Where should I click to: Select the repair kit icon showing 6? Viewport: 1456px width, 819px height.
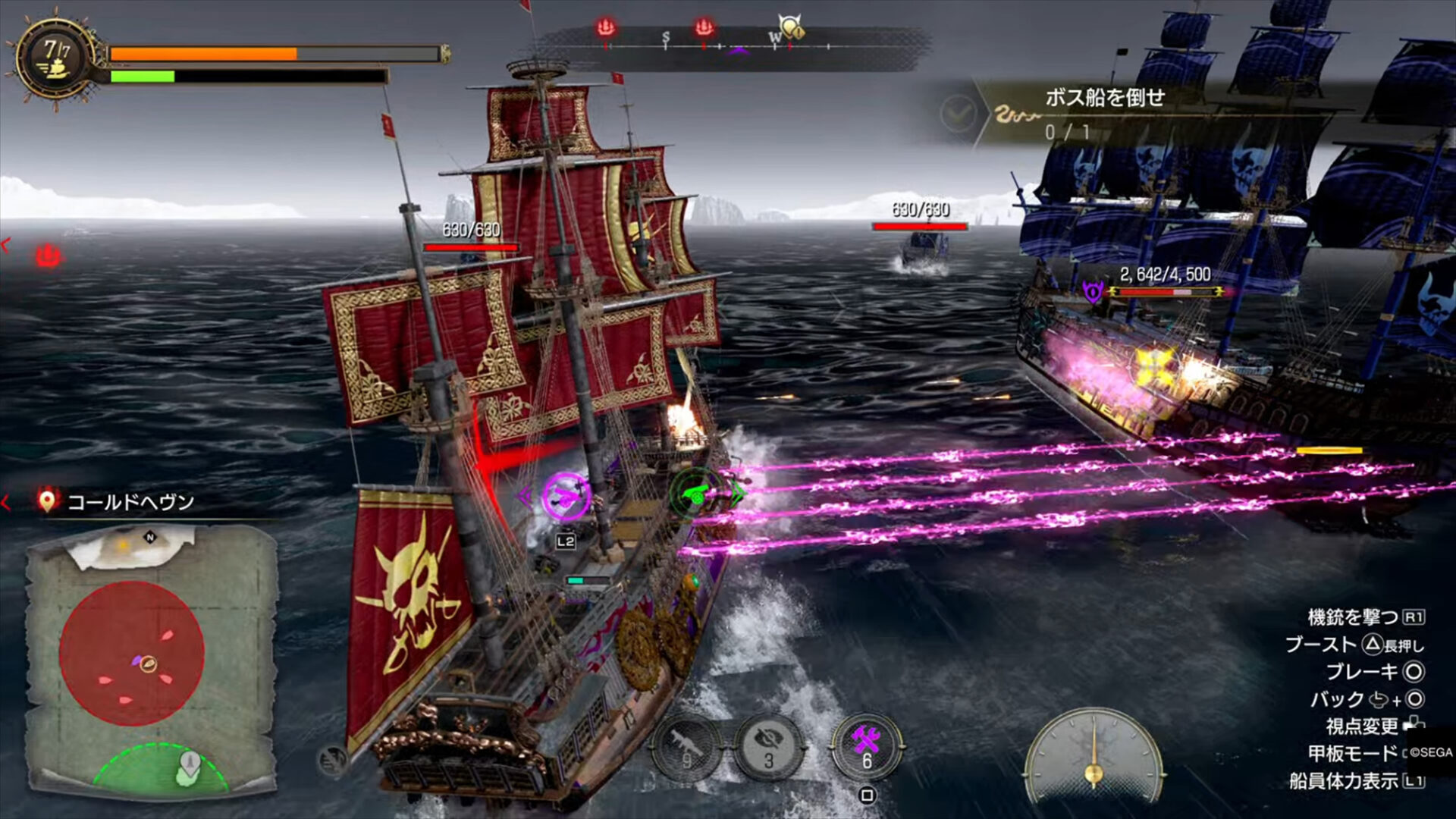coord(866,746)
